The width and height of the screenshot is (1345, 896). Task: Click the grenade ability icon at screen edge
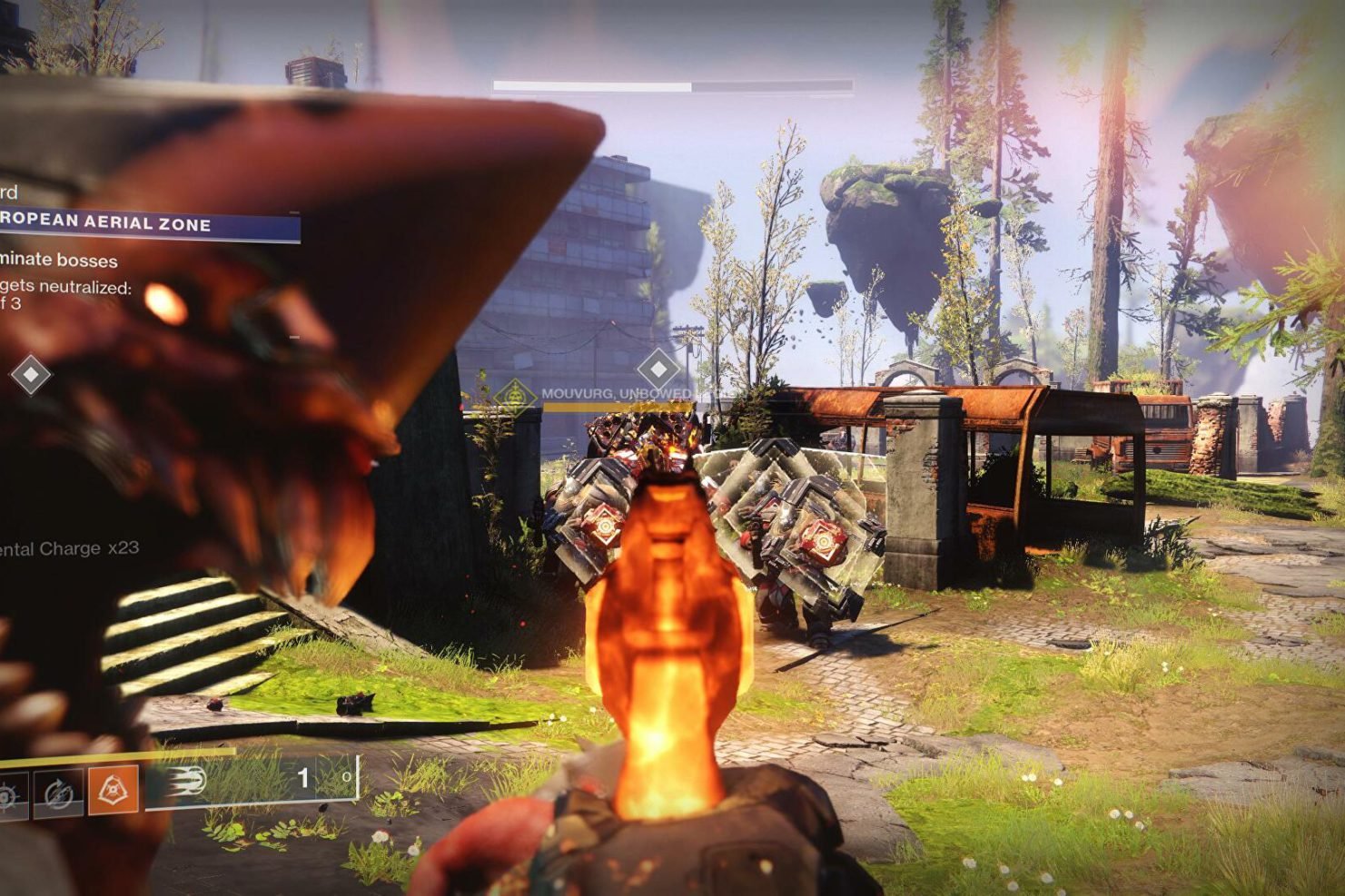[x=11, y=794]
